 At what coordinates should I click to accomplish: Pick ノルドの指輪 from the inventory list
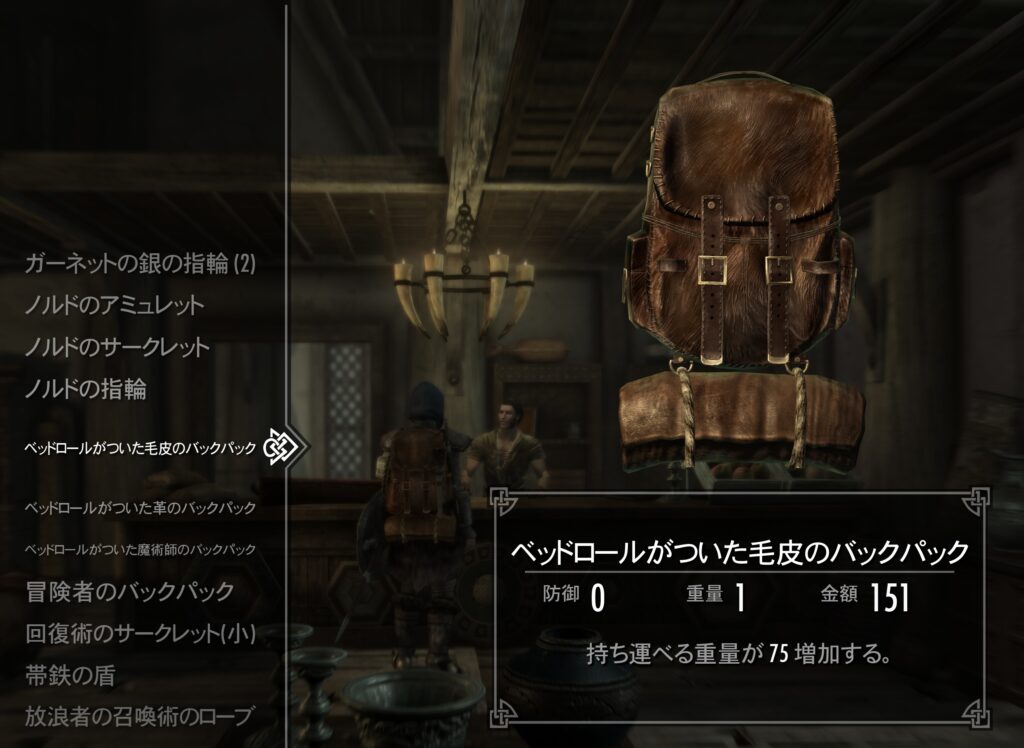pyautogui.click(x=86, y=390)
